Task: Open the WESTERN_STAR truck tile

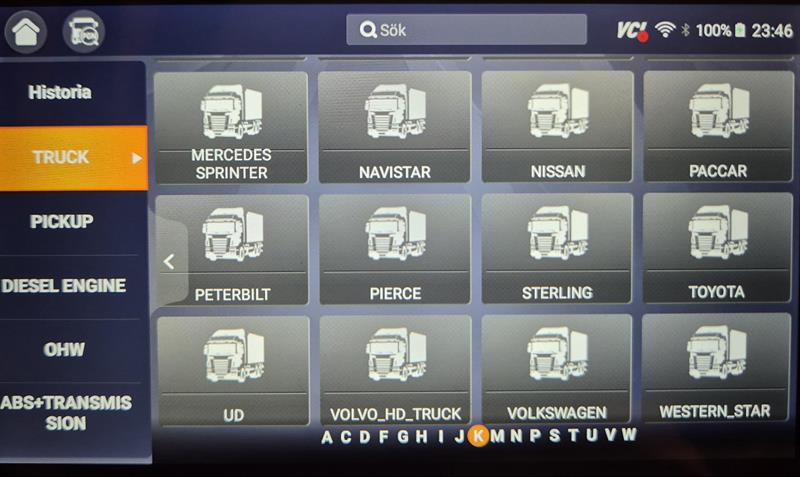Action: (x=717, y=368)
